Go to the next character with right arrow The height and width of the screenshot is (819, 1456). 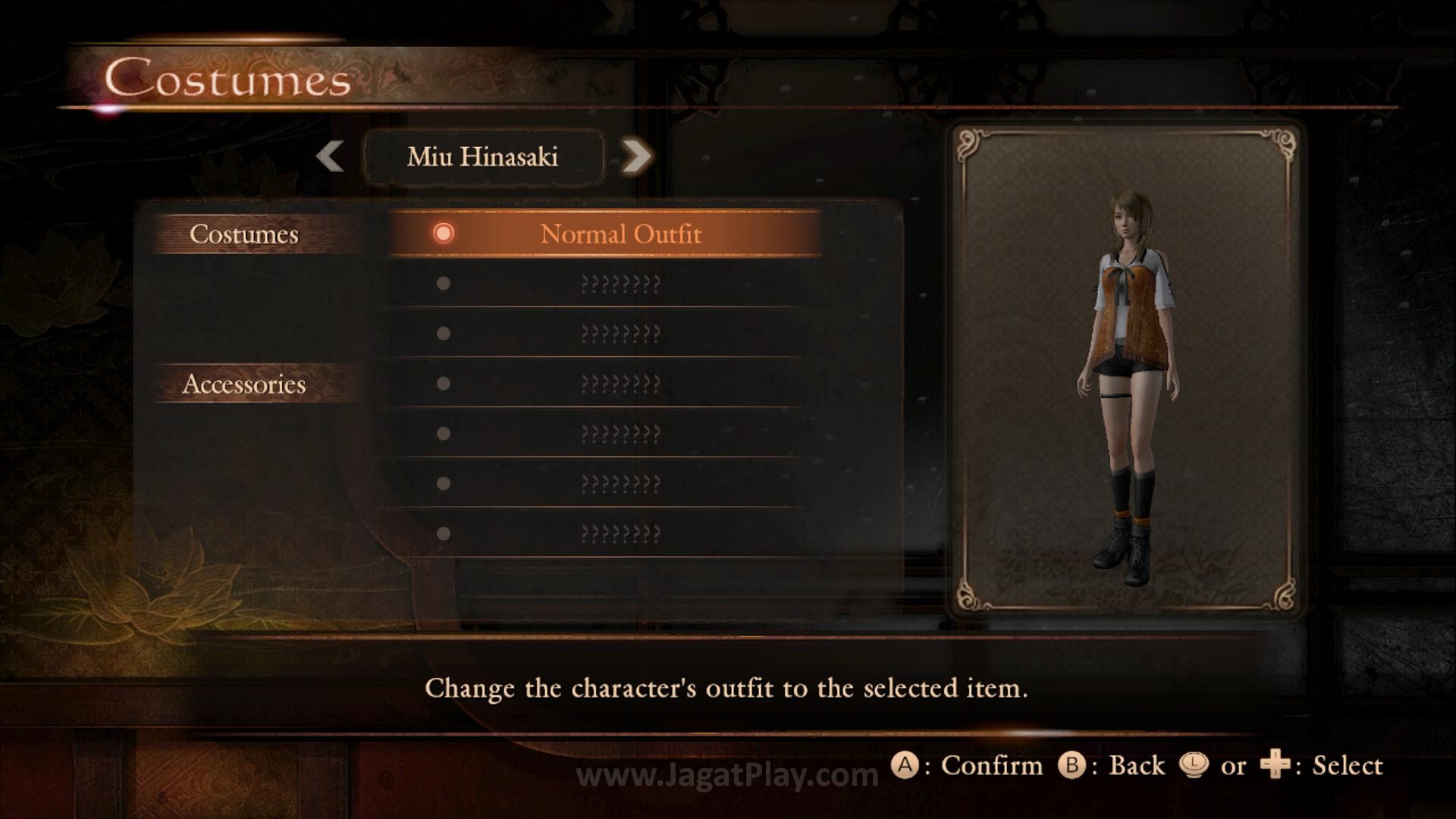point(636,156)
